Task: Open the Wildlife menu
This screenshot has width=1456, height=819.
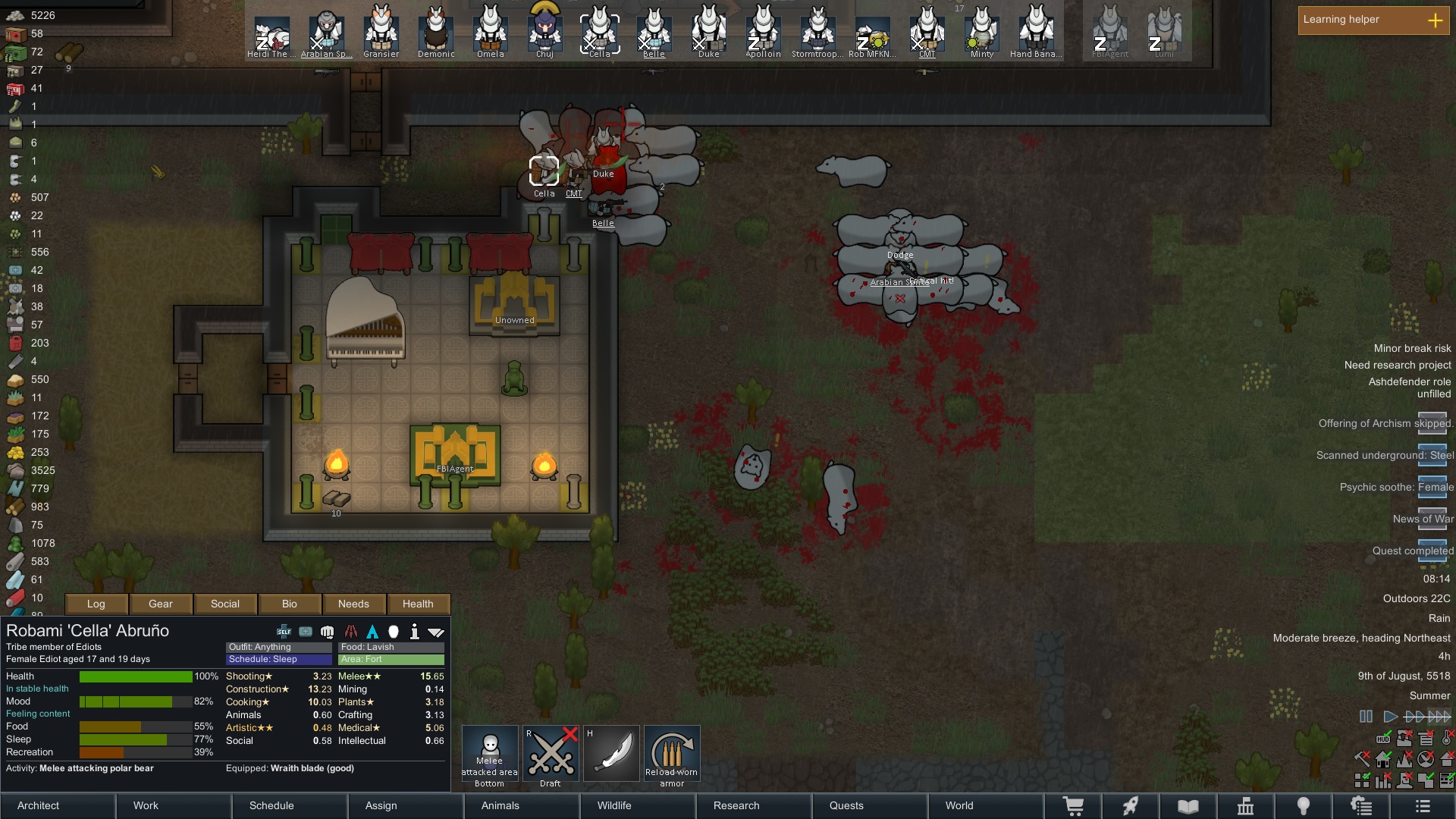Action: [x=639, y=805]
